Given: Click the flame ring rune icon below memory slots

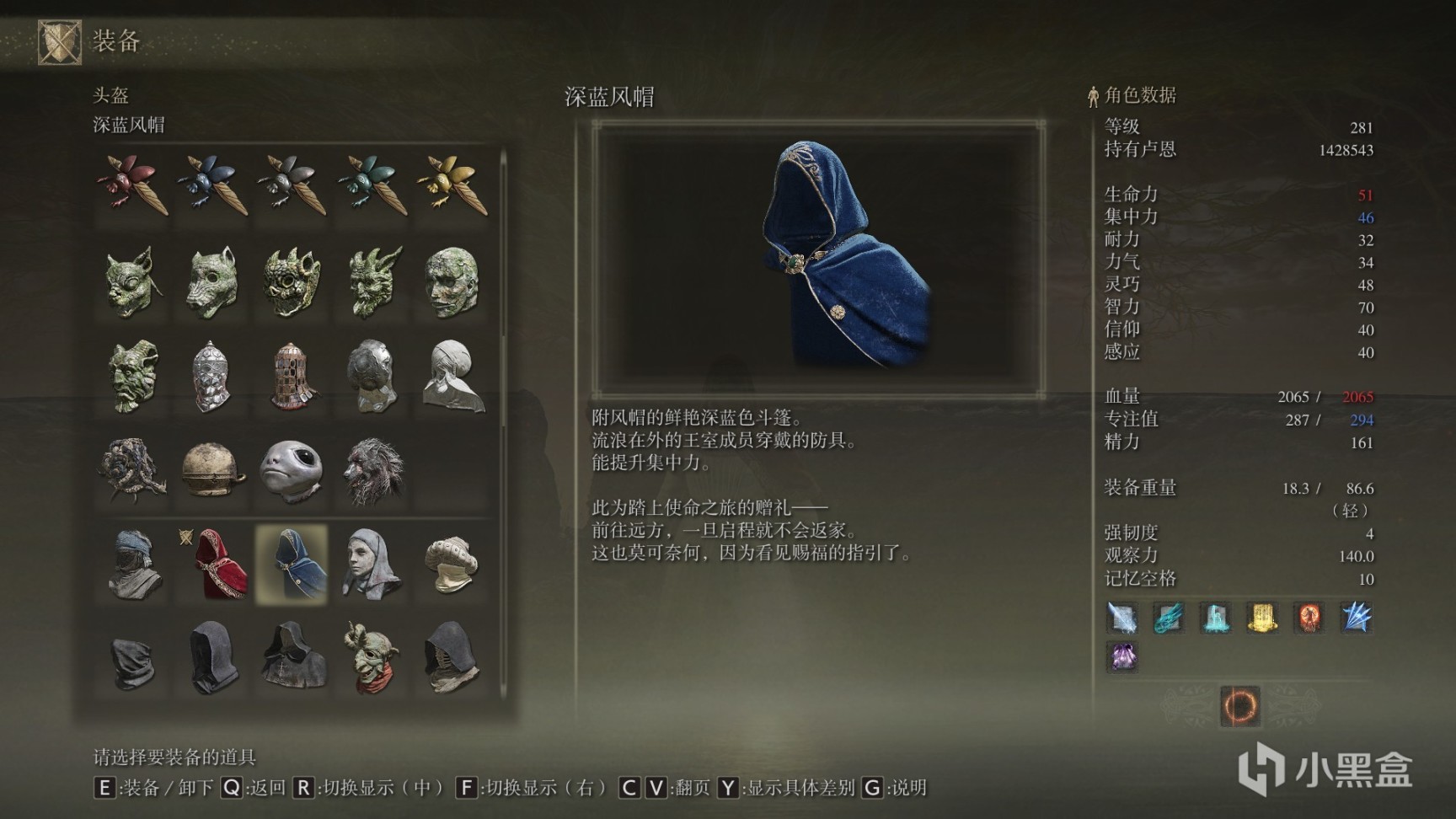Looking at the screenshot, I should tap(1240, 708).
